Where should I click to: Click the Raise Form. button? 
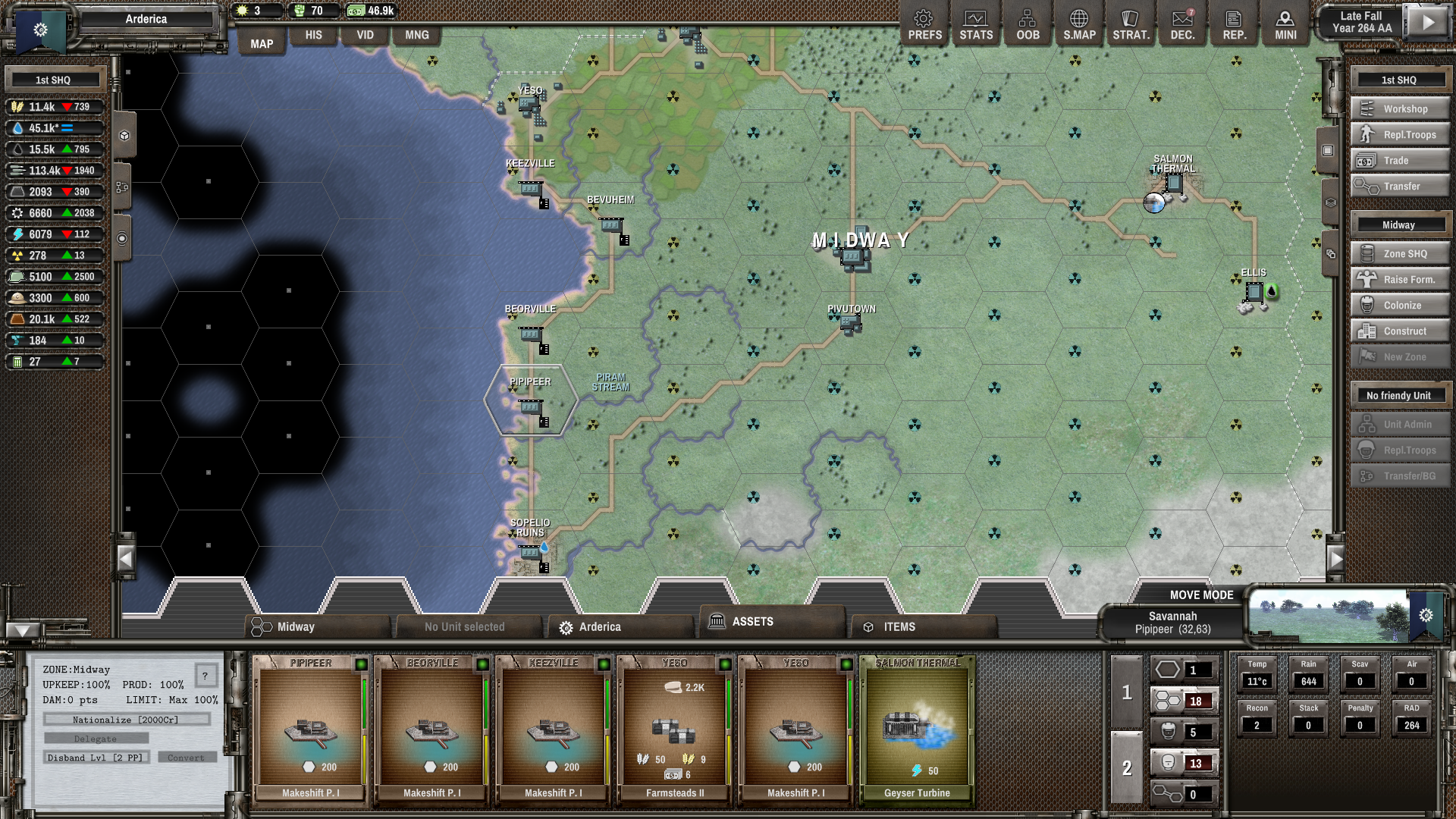[x=1400, y=280]
